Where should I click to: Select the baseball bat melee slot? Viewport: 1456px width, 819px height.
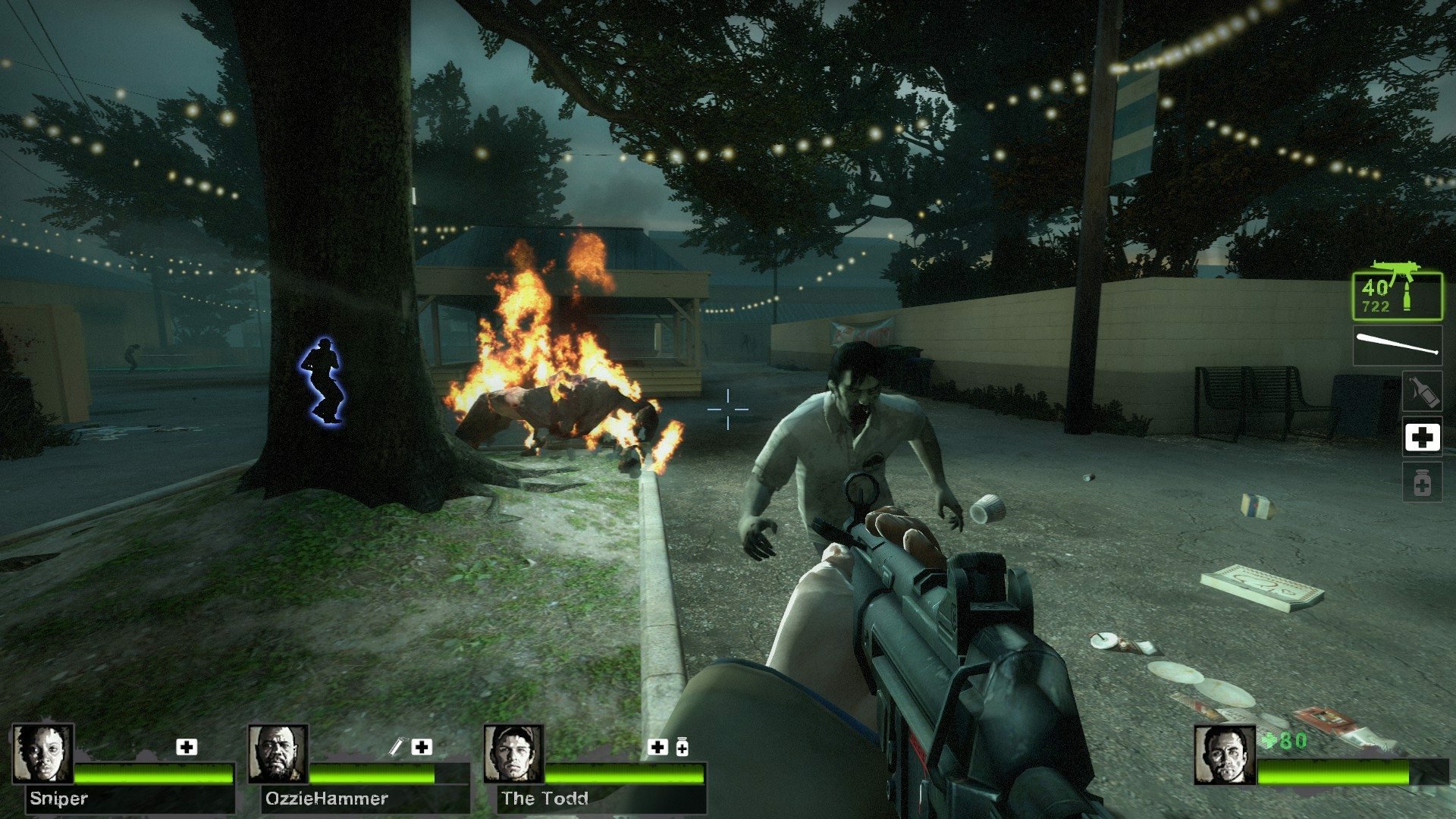[1397, 344]
